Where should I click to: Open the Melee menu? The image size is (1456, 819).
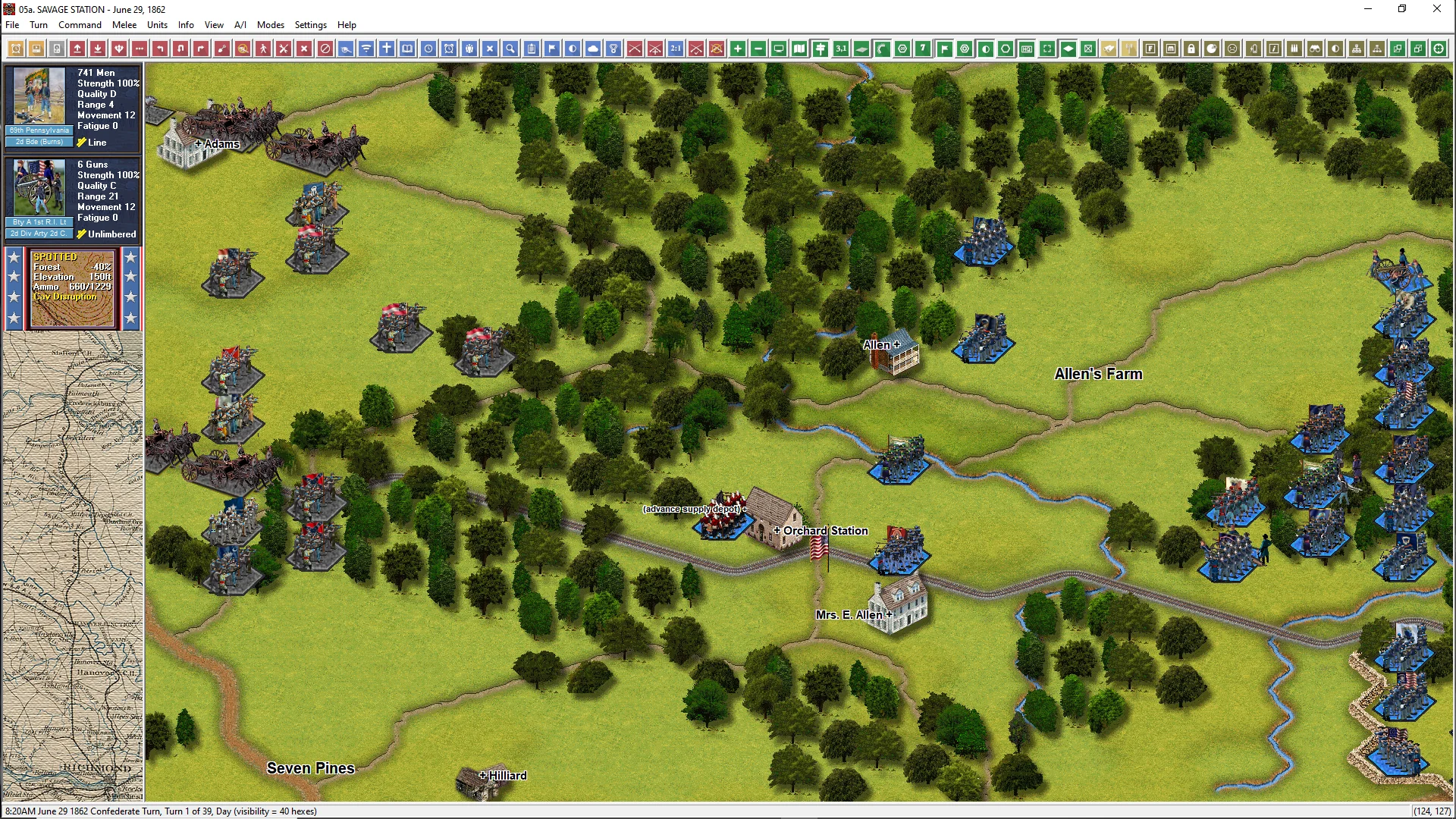124,25
